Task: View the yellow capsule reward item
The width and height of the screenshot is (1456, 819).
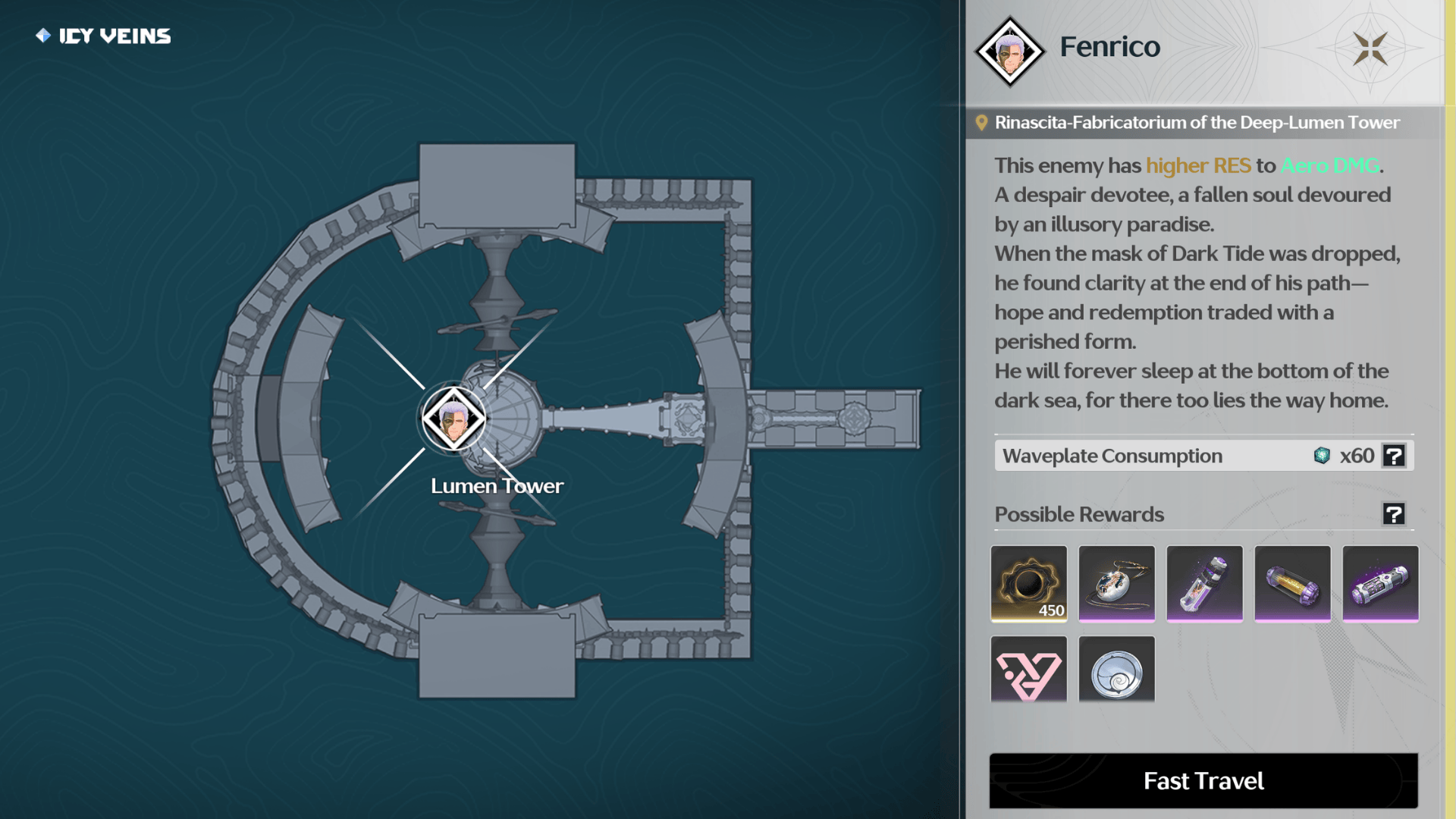Action: pyautogui.click(x=1292, y=583)
